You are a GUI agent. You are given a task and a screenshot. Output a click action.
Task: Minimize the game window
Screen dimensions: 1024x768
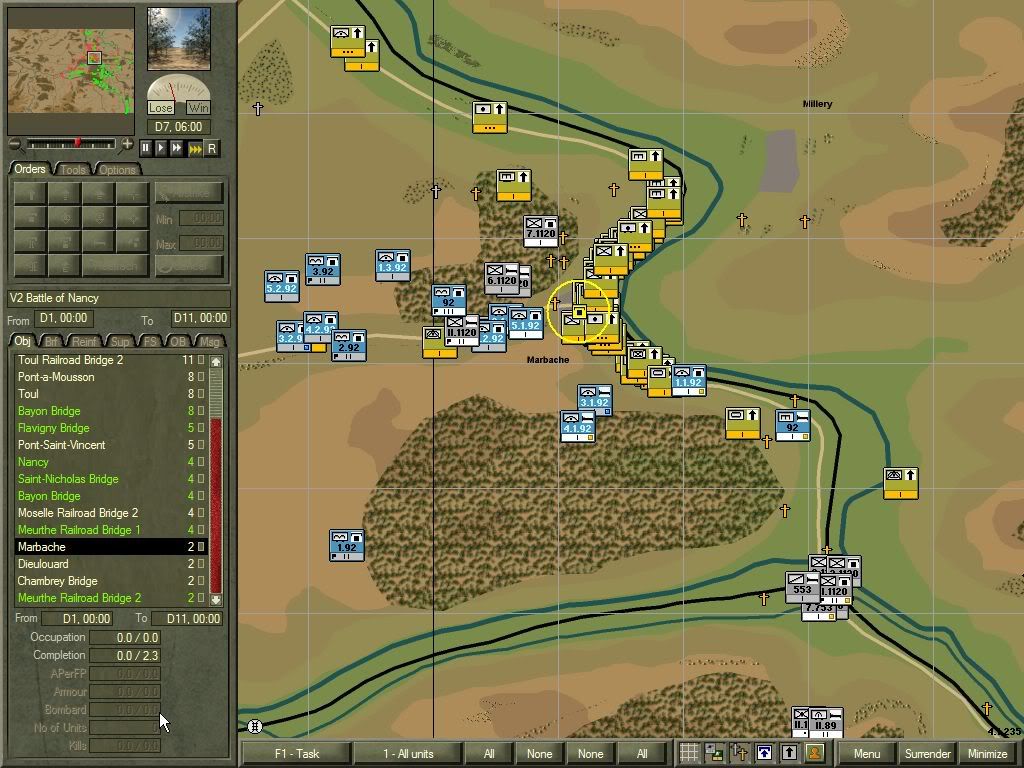tap(987, 753)
